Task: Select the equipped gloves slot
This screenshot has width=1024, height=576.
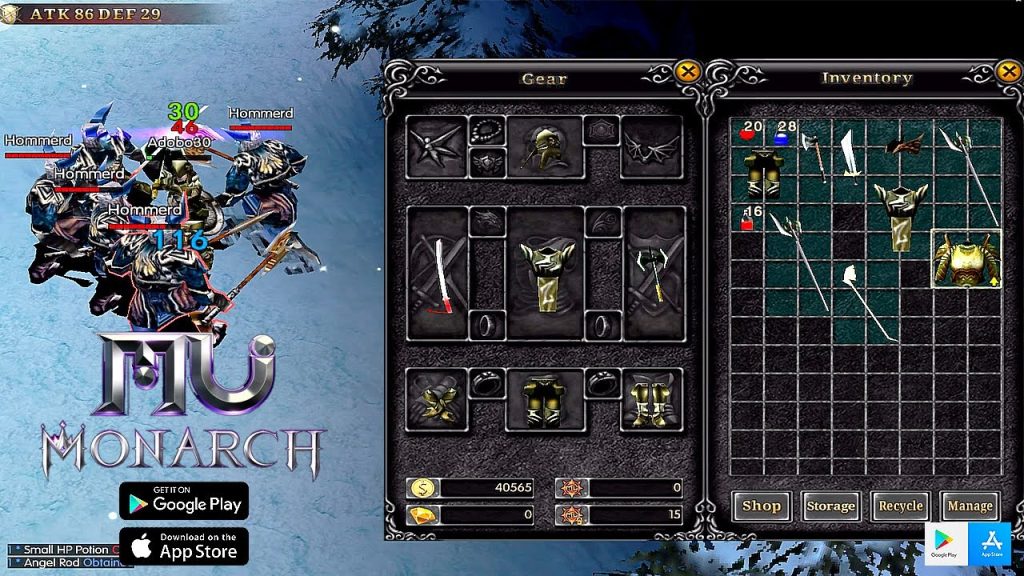Action: click(437, 399)
